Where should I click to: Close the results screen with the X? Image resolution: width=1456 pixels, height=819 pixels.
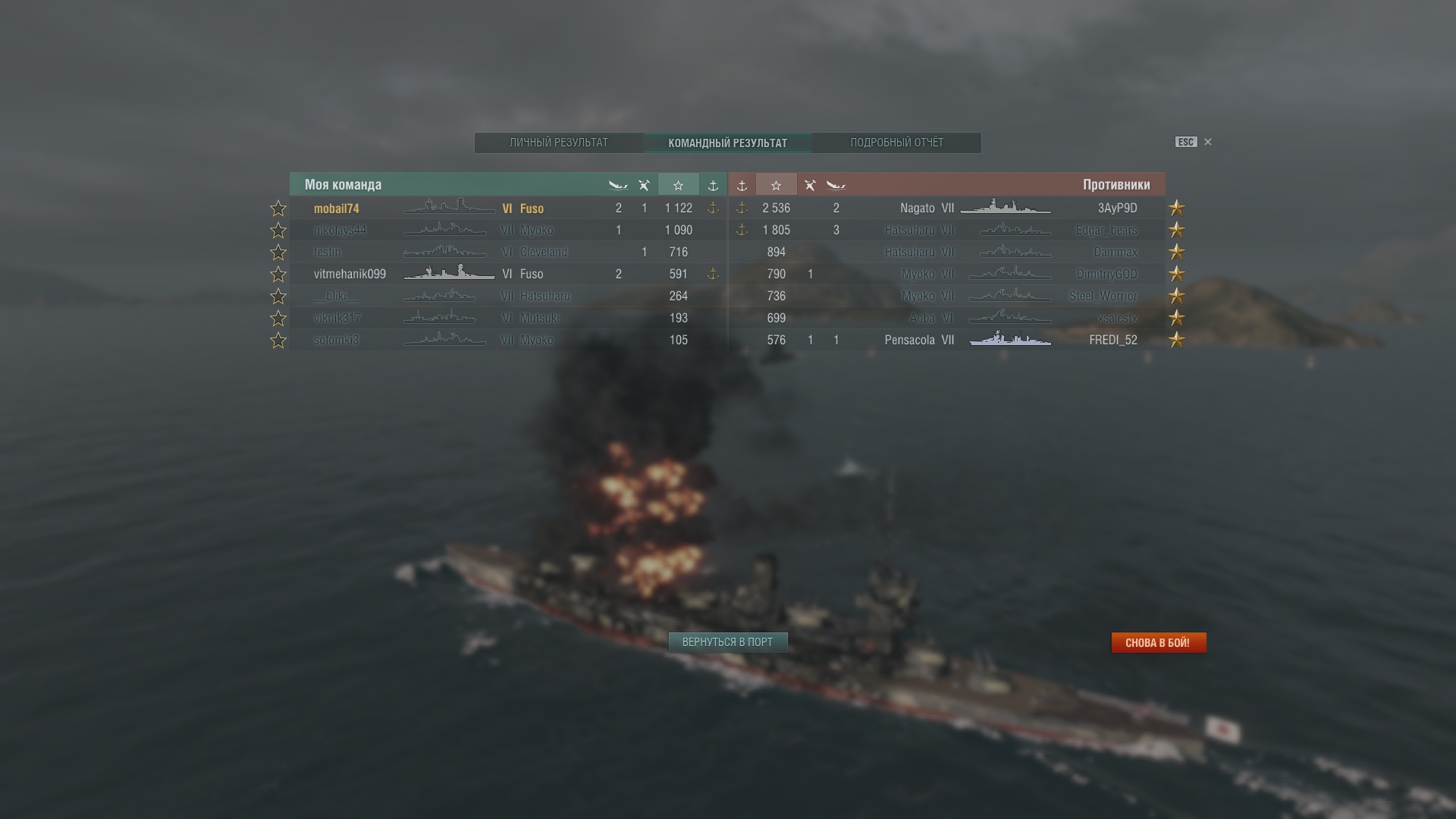point(1208,142)
